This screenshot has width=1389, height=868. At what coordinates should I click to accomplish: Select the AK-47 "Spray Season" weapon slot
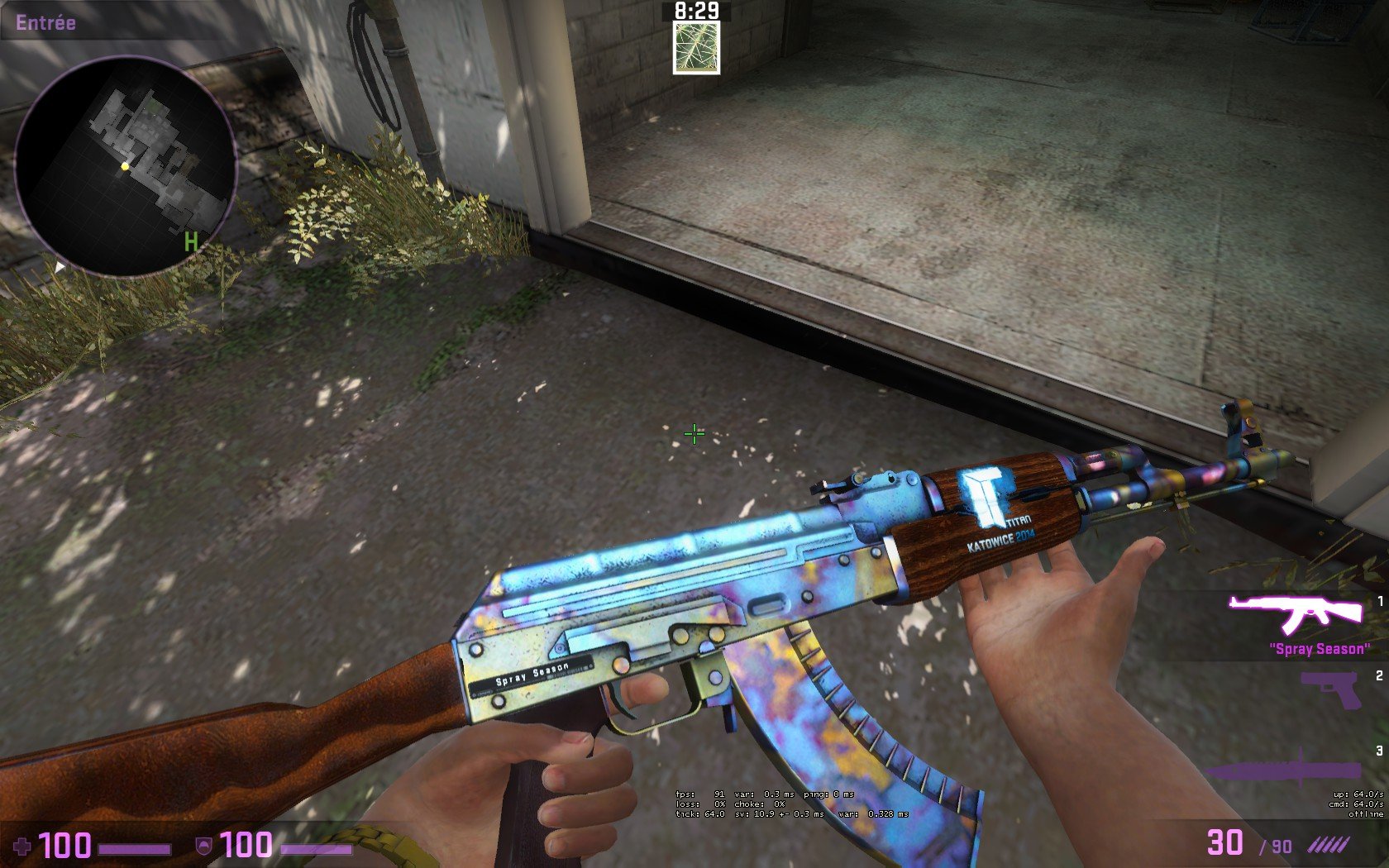point(1296,613)
